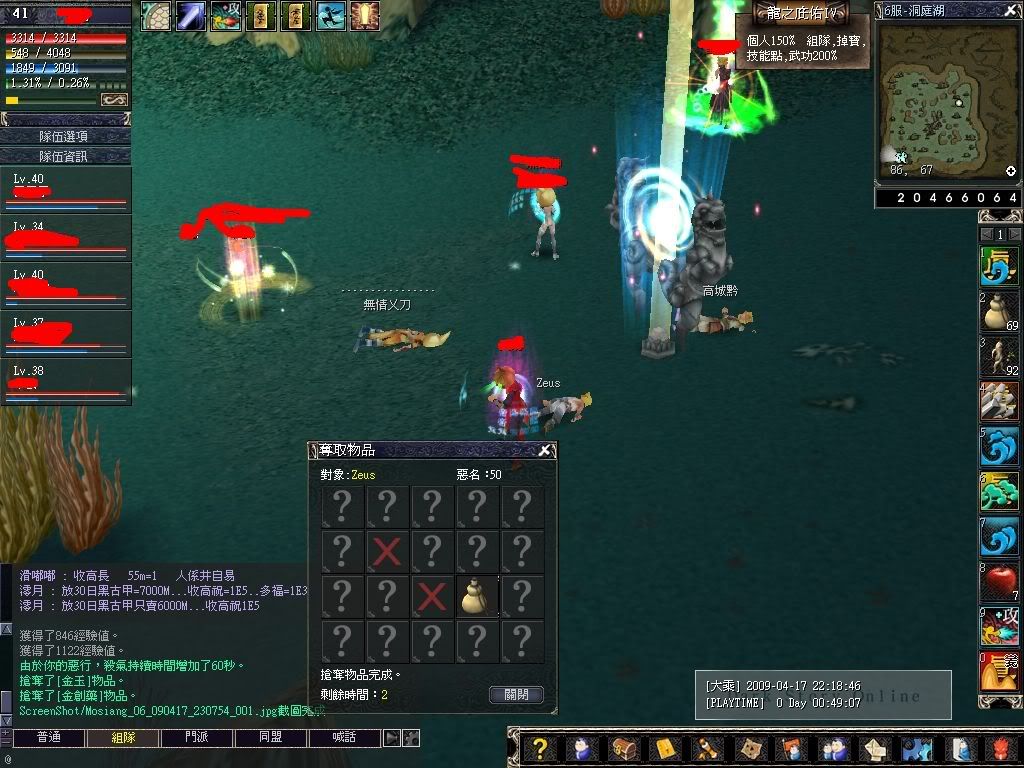Take the gourd item in the loot grid
The width and height of the screenshot is (1024, 768).
(x=477, y=597)
